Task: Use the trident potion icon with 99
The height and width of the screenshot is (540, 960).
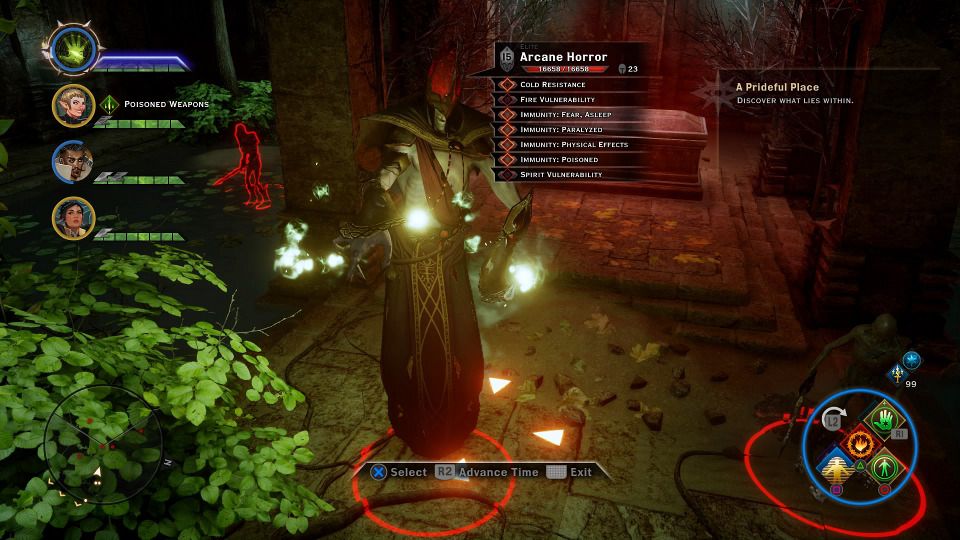Action: pos(899,375)
